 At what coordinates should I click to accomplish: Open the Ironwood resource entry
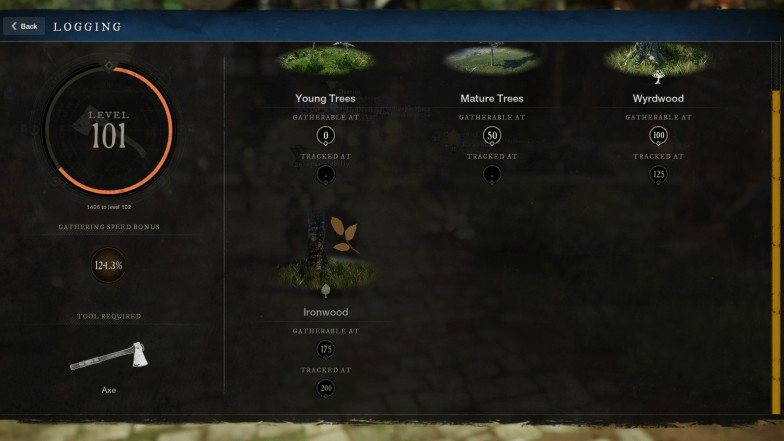coord(325,311)
